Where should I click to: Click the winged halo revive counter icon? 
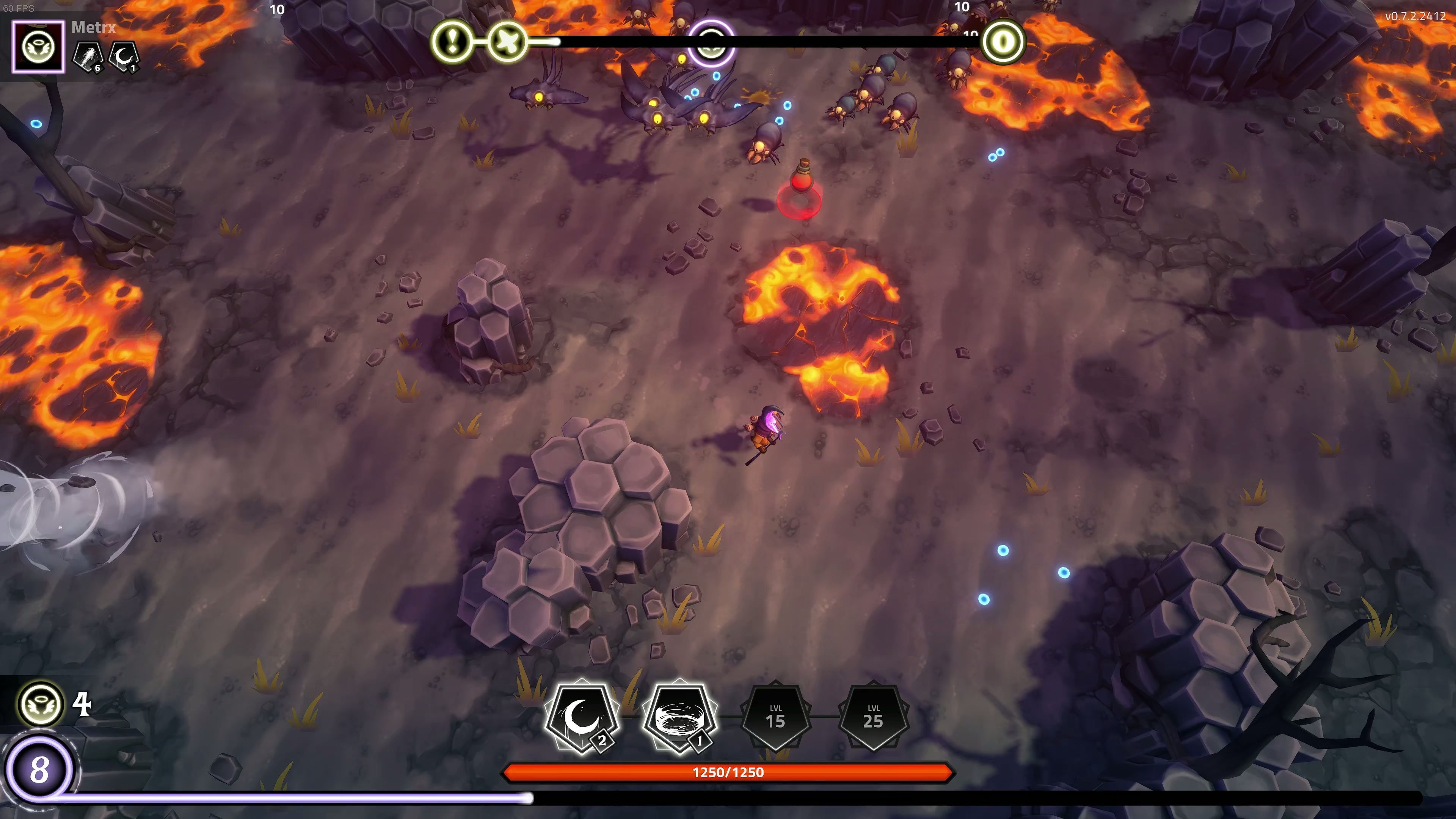coord(41,704)
